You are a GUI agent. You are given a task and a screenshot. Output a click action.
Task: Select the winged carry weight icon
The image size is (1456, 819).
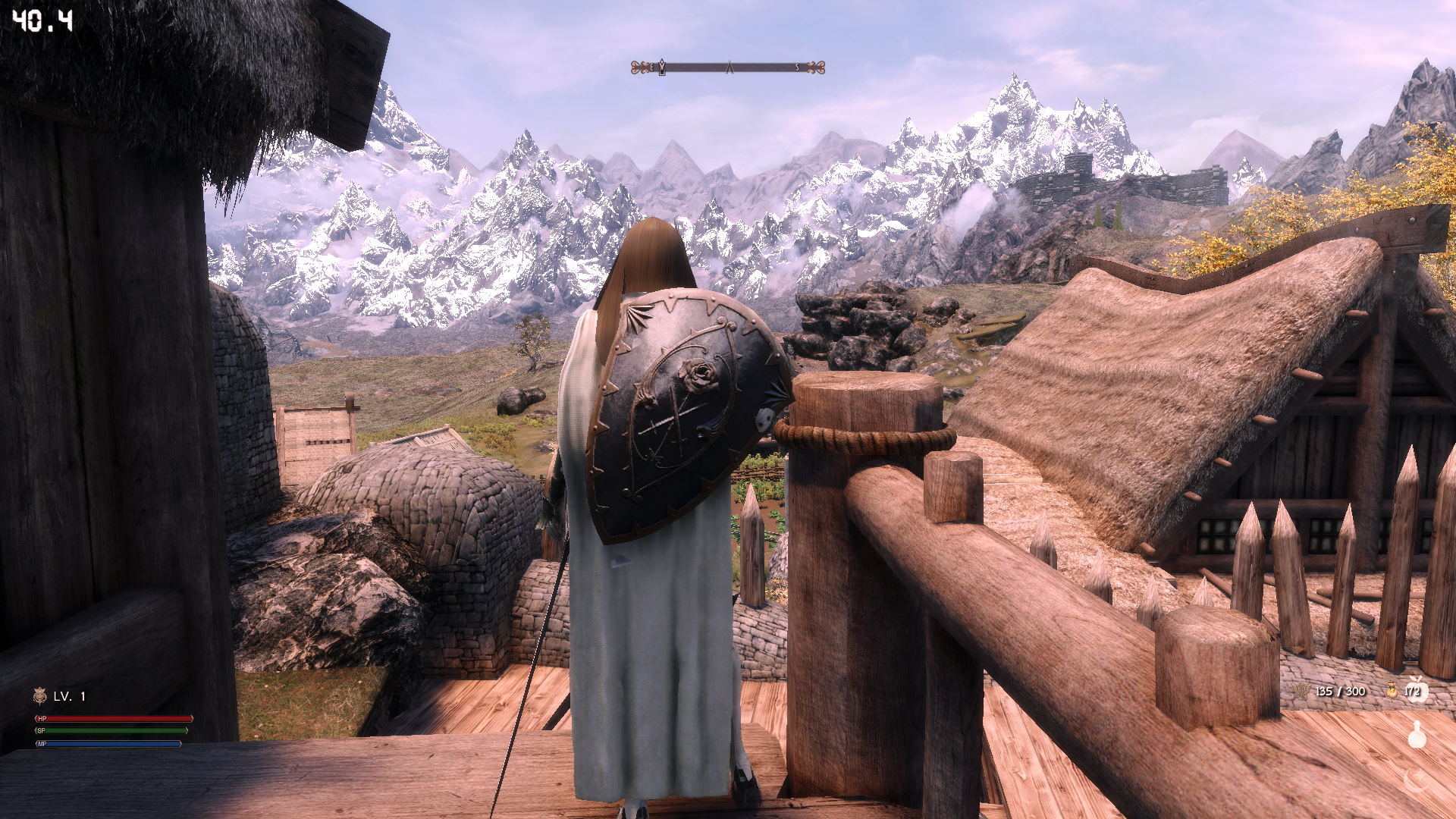point(1301,691)
